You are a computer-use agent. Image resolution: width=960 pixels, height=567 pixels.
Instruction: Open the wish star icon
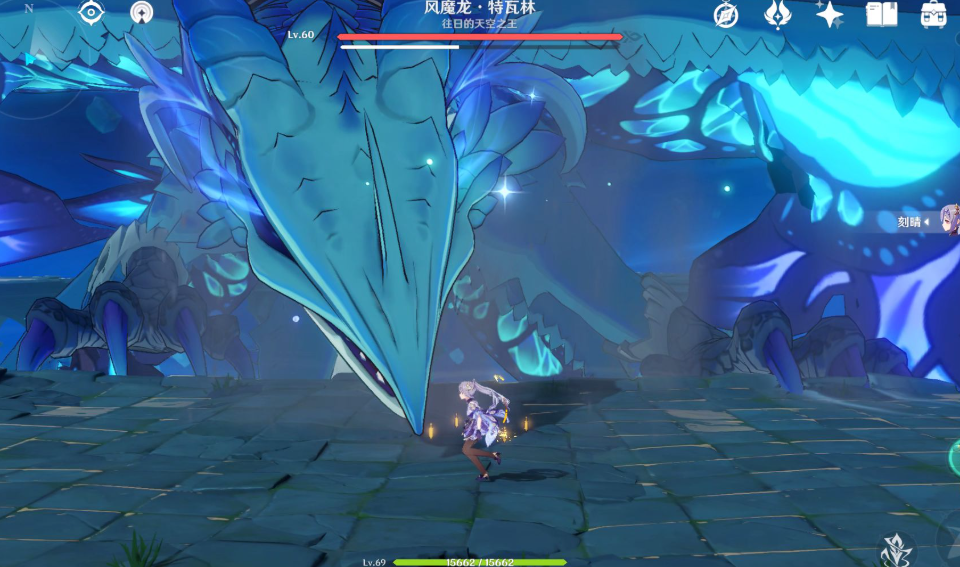[x=829, y=14]
